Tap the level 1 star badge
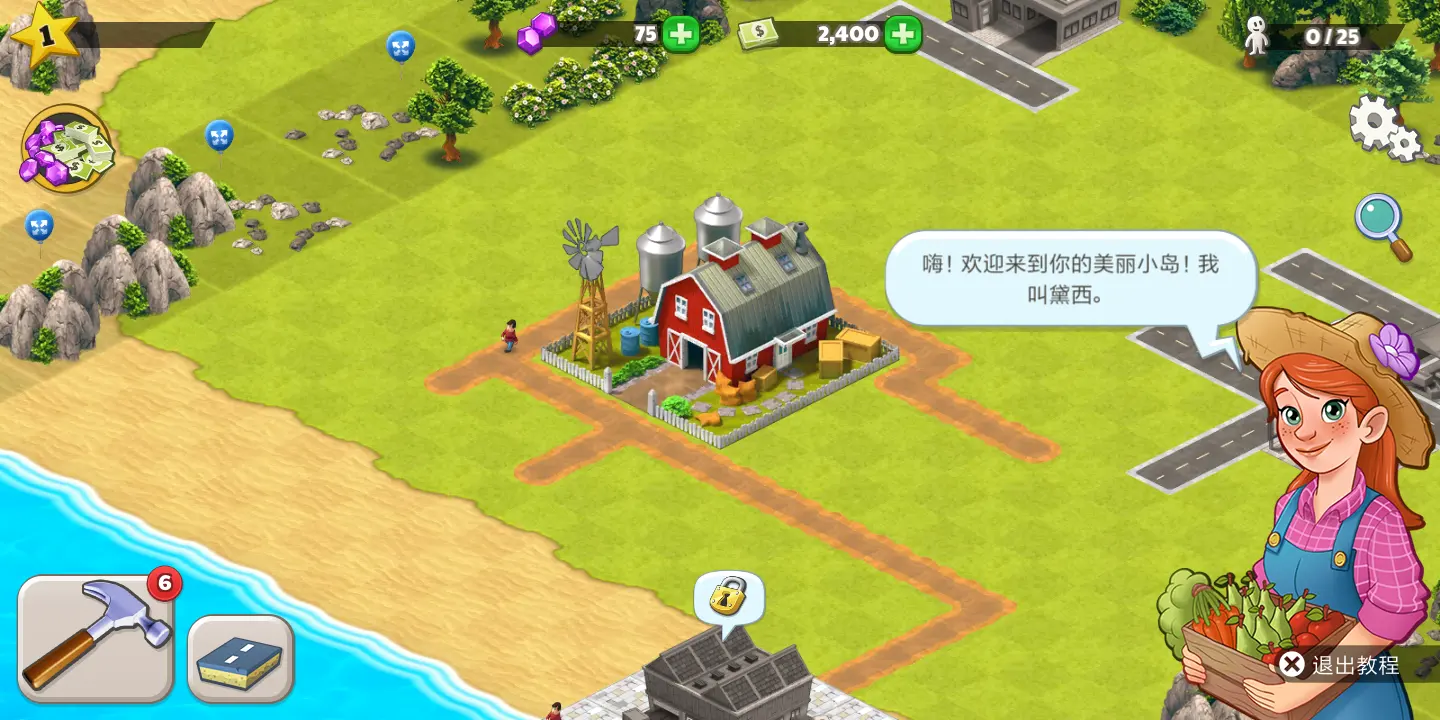This screenshot has width=1440, height=720. click(x=44, y=34)
